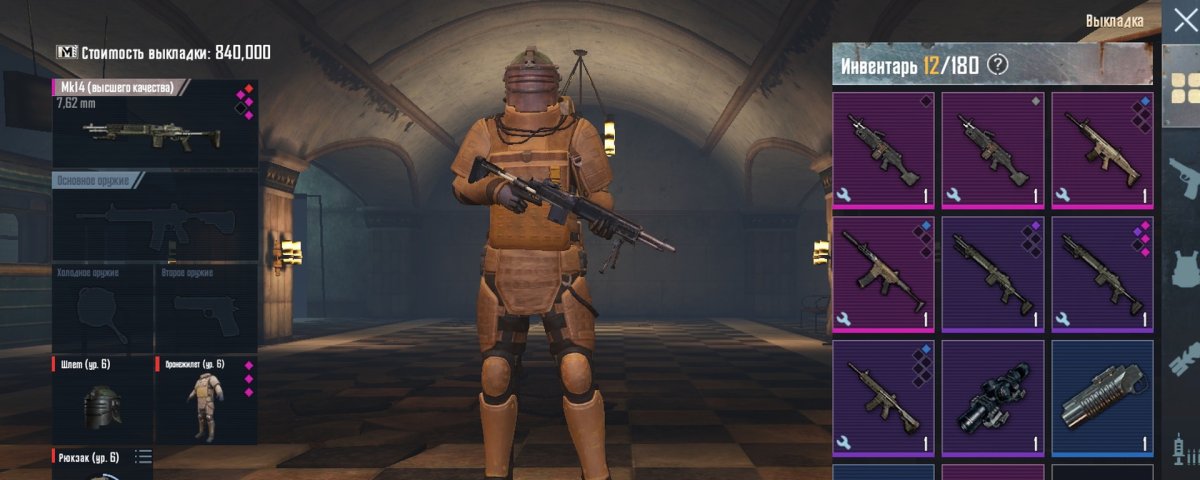The image size is (1200, 480).
Task: Switch to the attachments category tab
Action: [x=1184, y=356]
